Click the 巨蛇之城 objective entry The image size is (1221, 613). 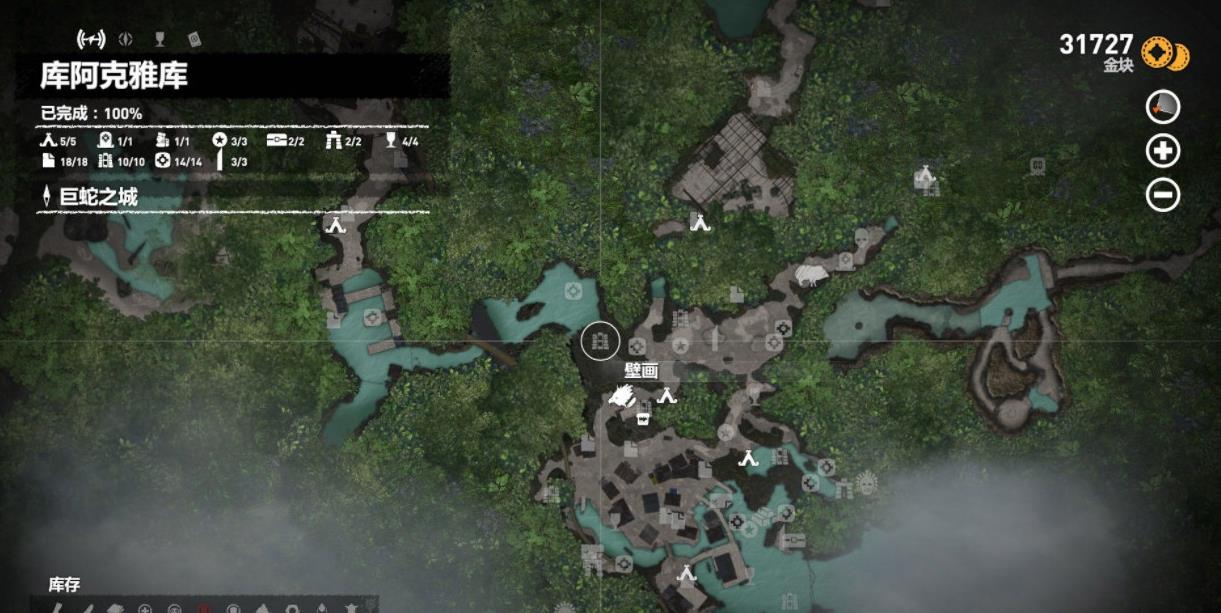(98, 198)
